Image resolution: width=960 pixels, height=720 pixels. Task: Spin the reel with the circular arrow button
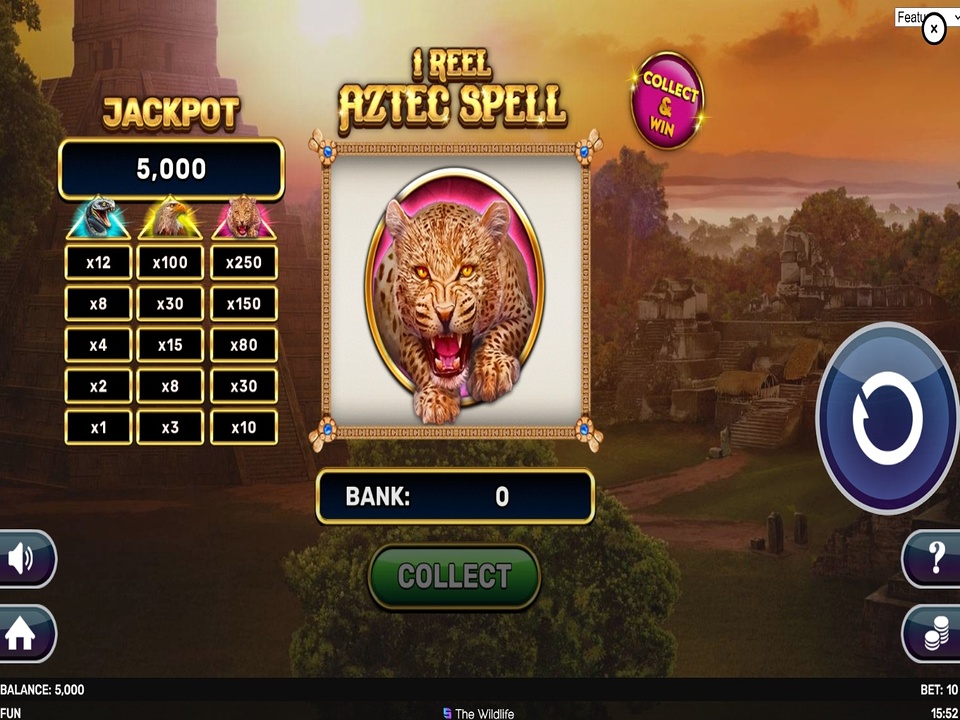888,418
